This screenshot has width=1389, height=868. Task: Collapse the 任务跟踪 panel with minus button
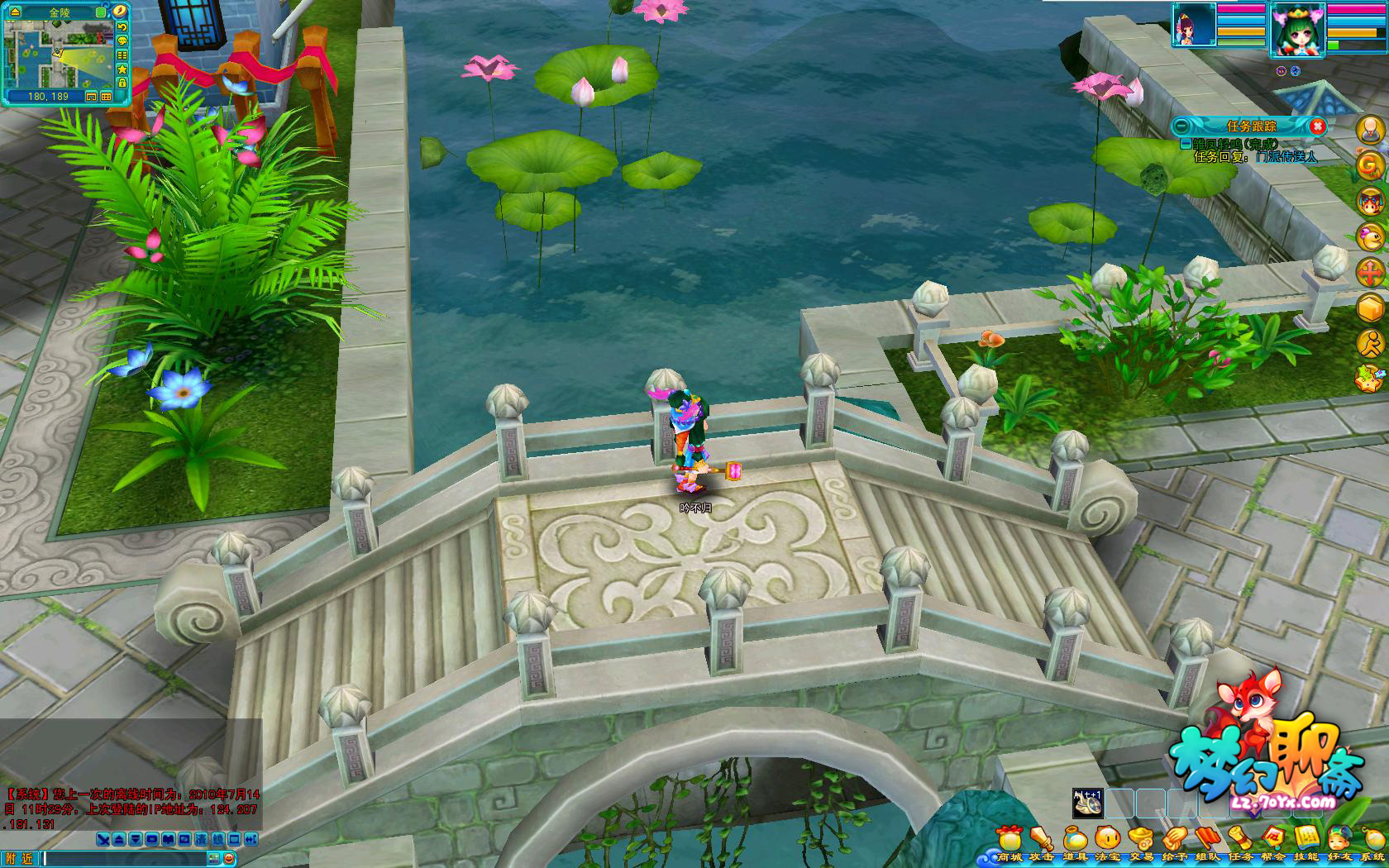pos(1182,126)
